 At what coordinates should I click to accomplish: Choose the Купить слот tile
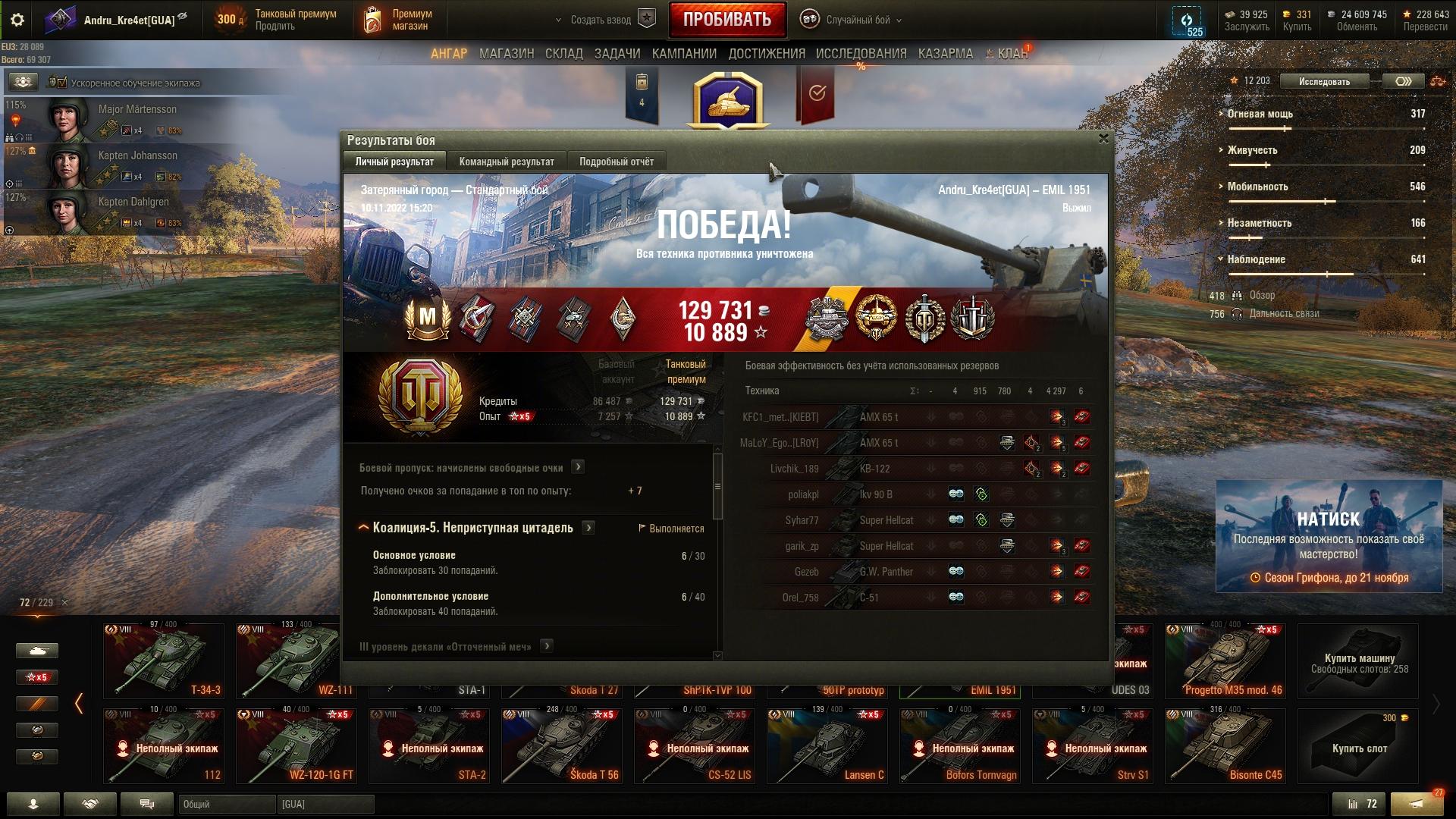[x=1358, y=746]
